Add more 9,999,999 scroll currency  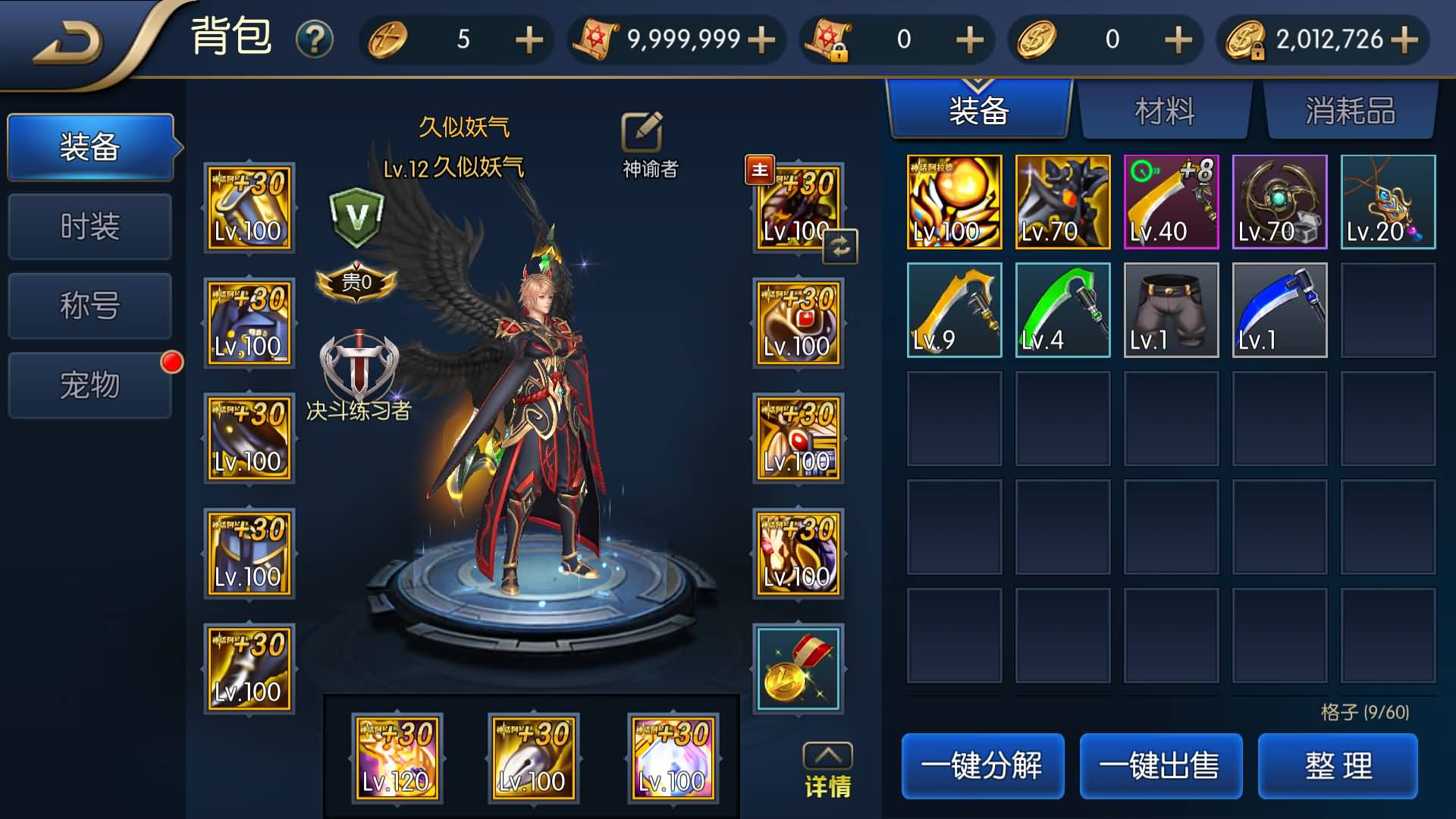coord(761,39)
